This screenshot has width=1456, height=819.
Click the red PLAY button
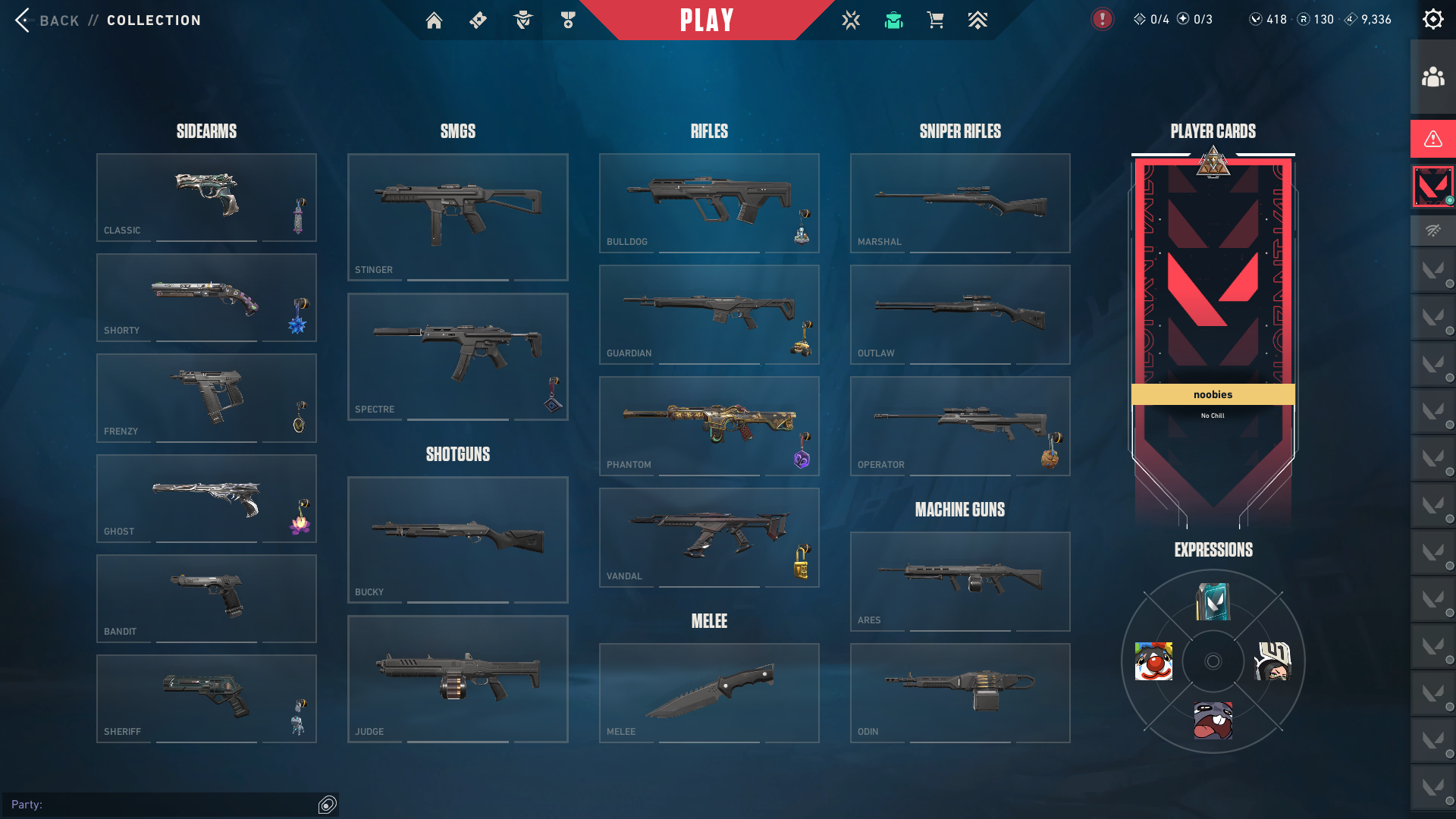[x=707, y=20]
